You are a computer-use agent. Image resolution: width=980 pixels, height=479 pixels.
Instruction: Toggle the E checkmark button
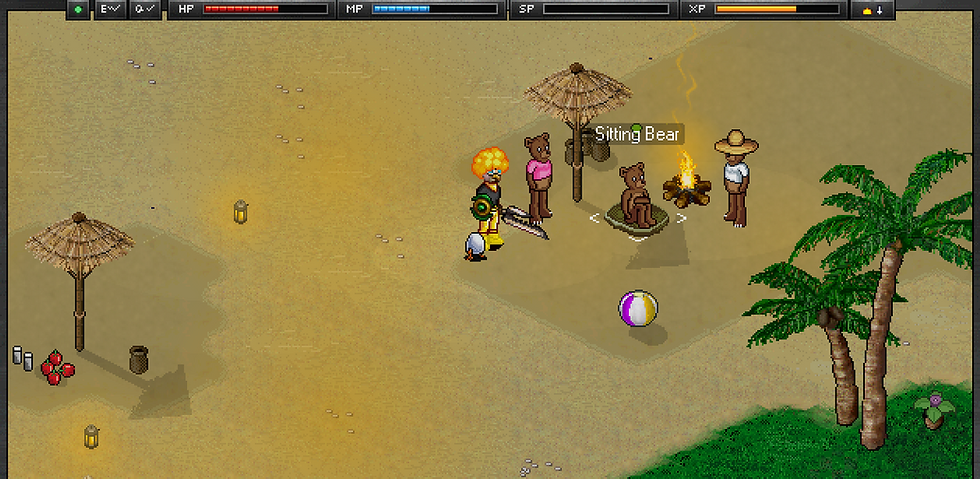(x=110, y=9)
